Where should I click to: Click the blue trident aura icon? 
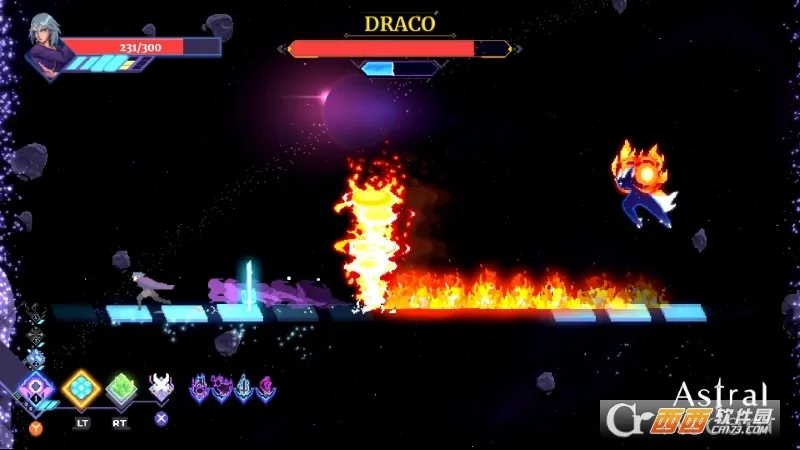(x=243, y=388)
